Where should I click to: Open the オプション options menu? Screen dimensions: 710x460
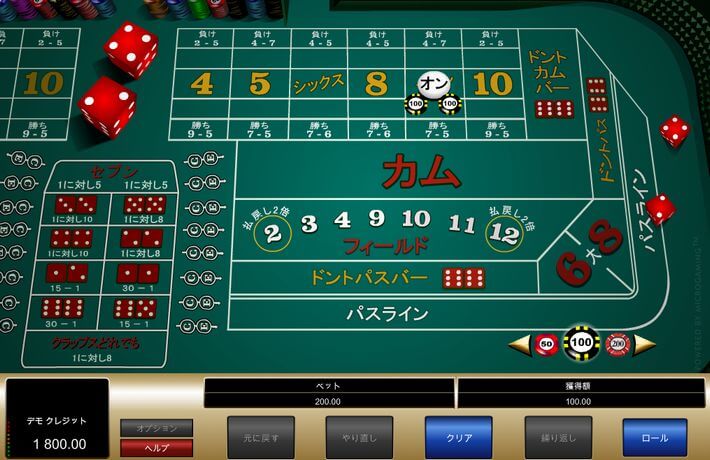[x=156, y=428]
